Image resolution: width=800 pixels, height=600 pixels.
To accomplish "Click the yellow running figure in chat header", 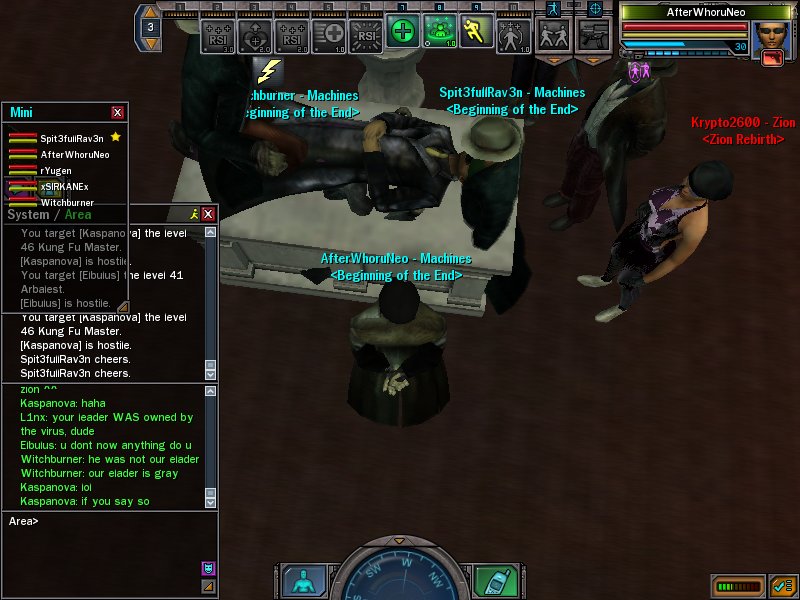I will click(x=193, y=214).
